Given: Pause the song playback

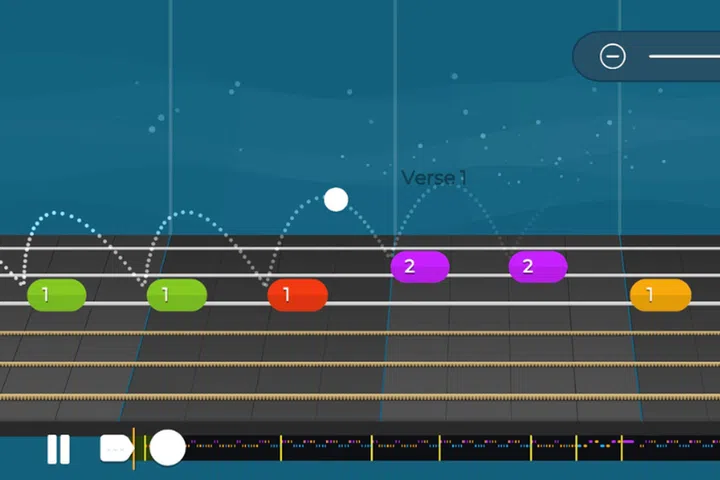Looking at the screenshot, I should [59, 449].
